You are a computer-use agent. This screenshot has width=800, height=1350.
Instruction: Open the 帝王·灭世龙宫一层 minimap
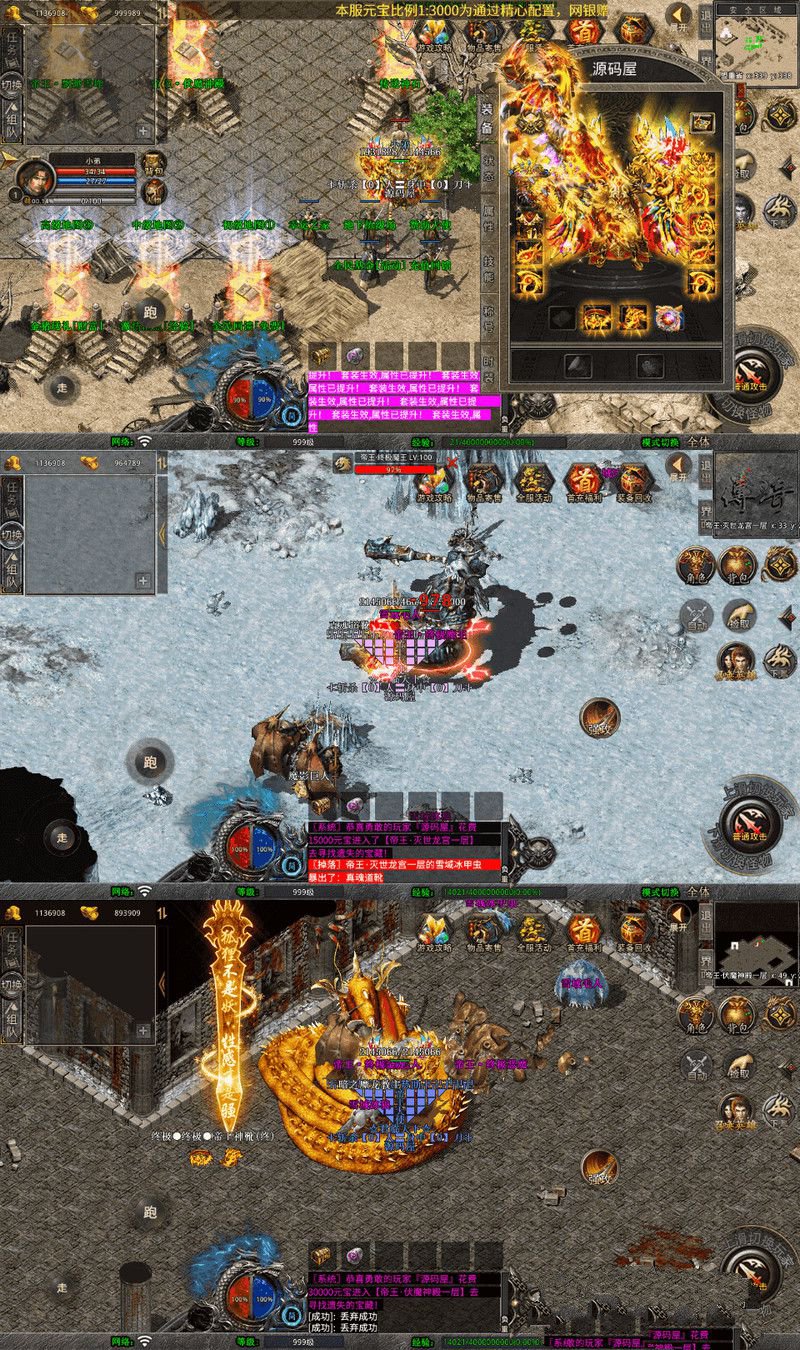pyautogui.click(x=756, y=492)
